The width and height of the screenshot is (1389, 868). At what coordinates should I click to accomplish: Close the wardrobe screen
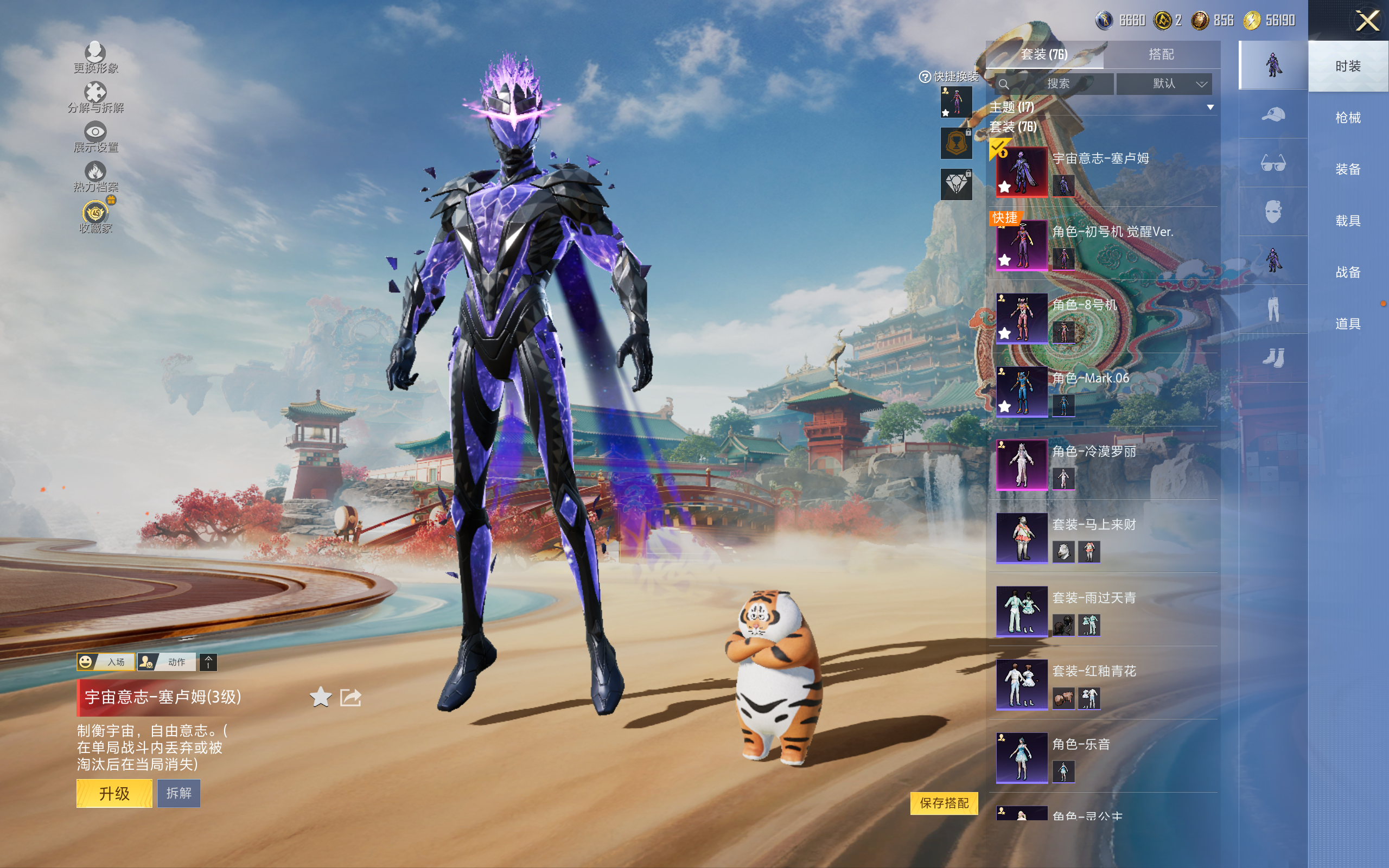tap(1367, 21)
